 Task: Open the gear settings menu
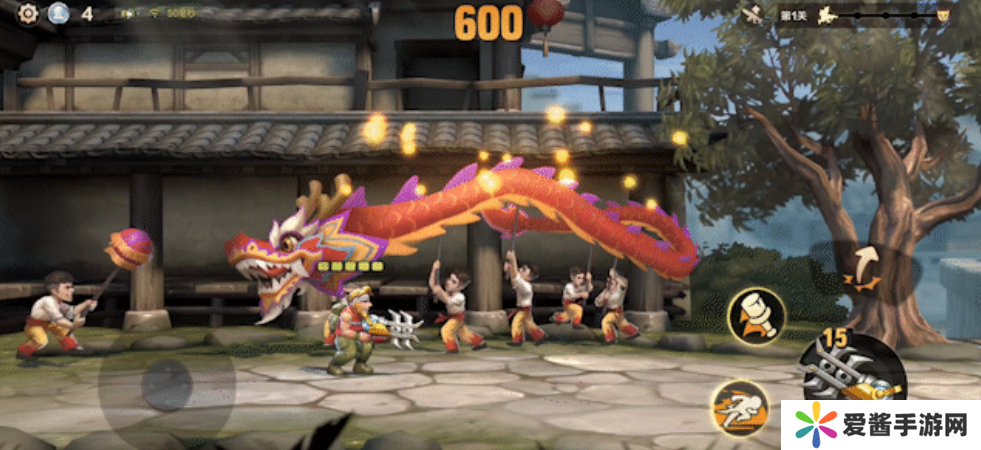(28, 13)
